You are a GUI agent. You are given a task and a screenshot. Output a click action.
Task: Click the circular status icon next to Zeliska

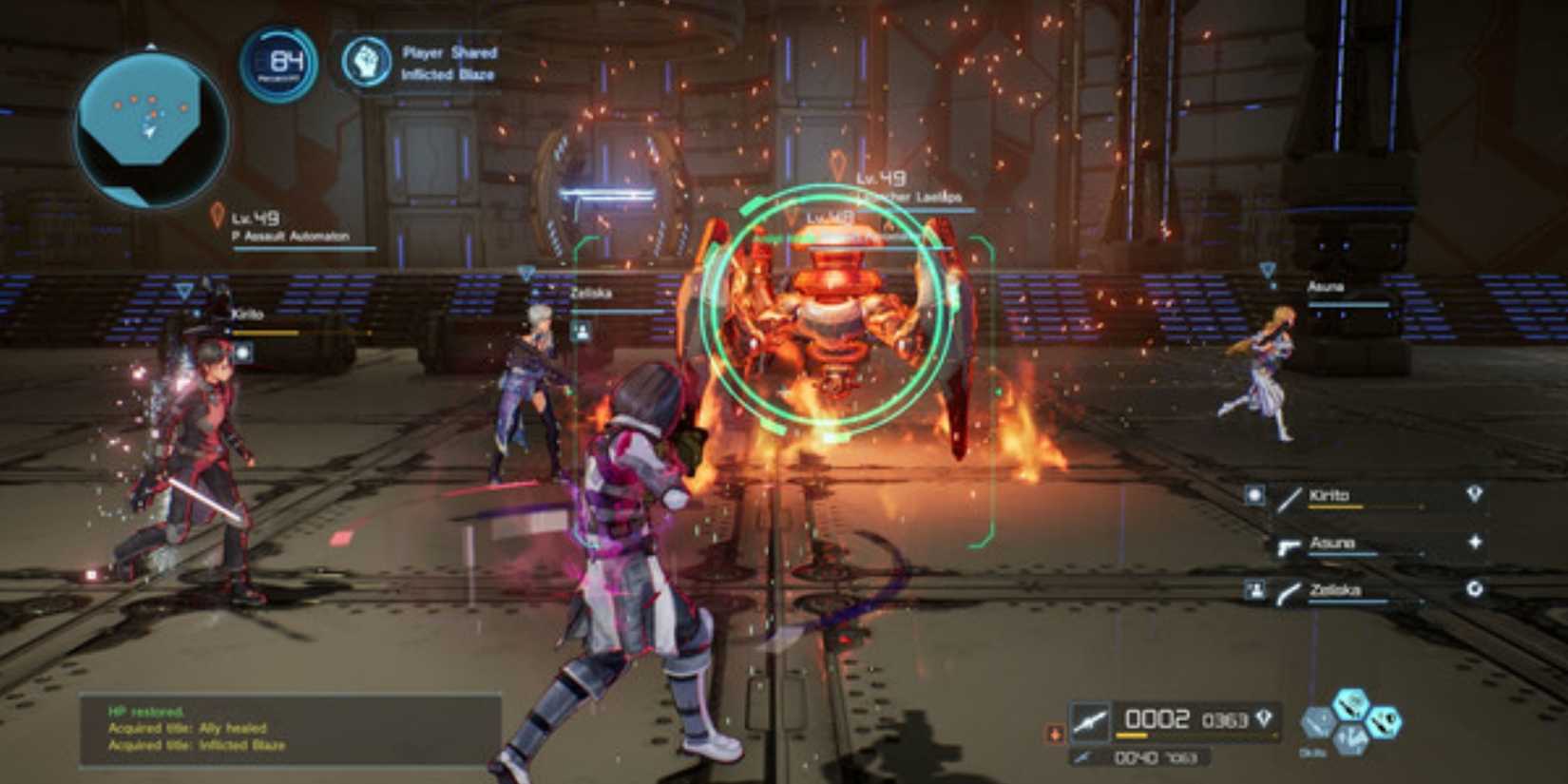[1476, 588]
